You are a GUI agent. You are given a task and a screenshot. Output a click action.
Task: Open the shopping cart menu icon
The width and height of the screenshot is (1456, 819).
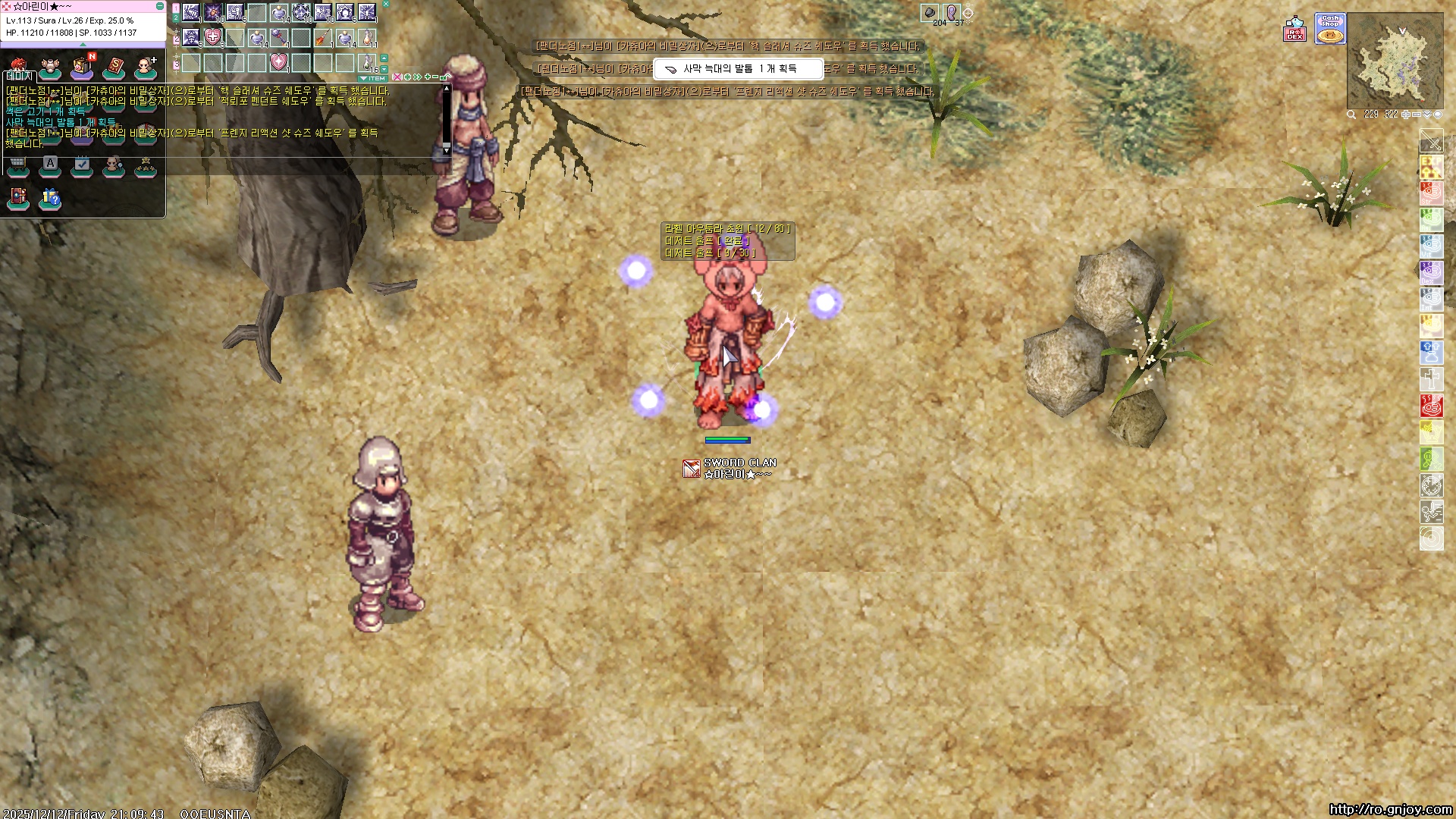click(18, 165)
